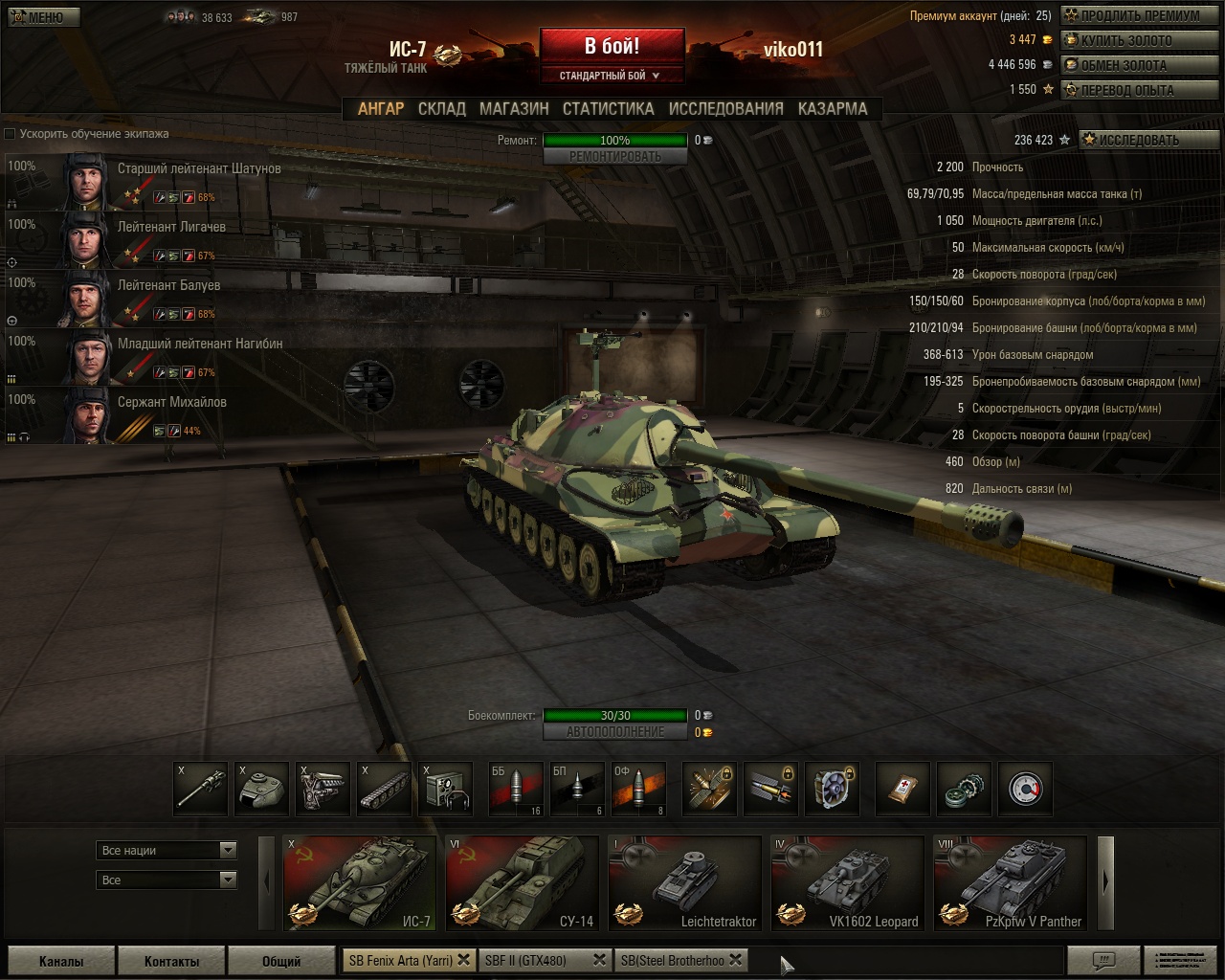Open the Меню button
The image size is (1225, 980).
43,17
